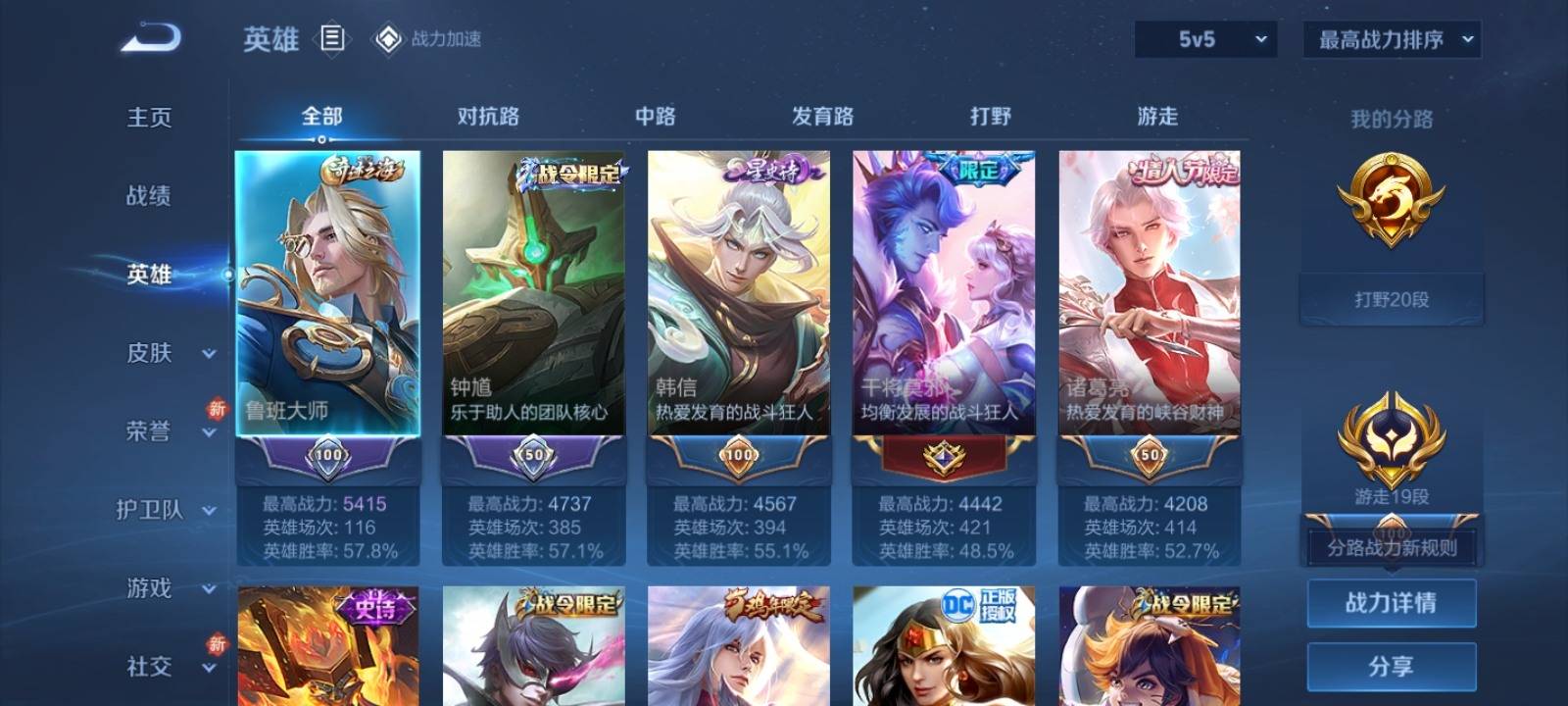Open the 战绩 sidebar entry
The width and height of the screenshot is (1568, 706).
click(149, 196)
